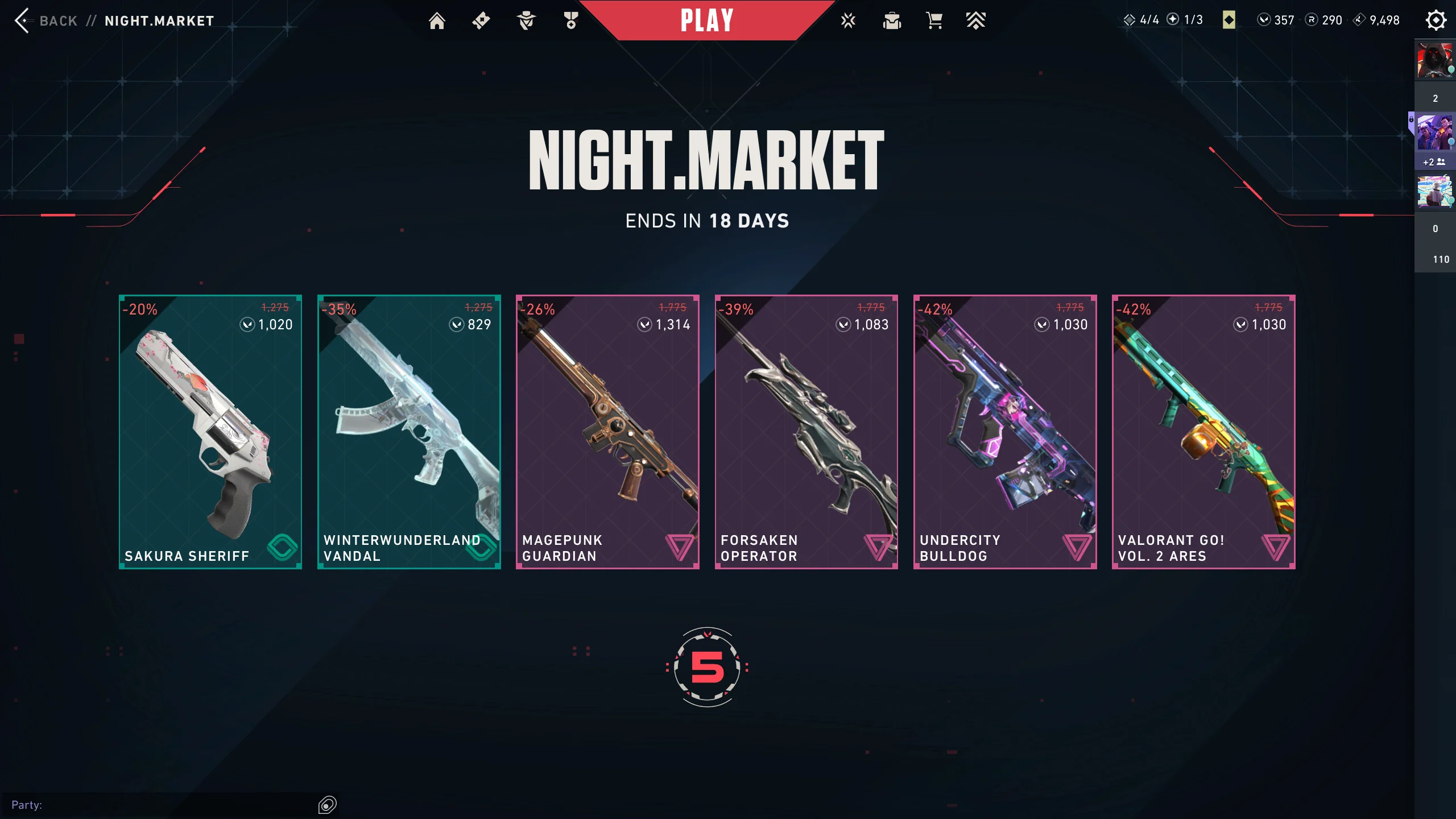Open the collection backpack icon
Image resolution: width=1456 pixels, height=819 pixels.
[892, 21]
